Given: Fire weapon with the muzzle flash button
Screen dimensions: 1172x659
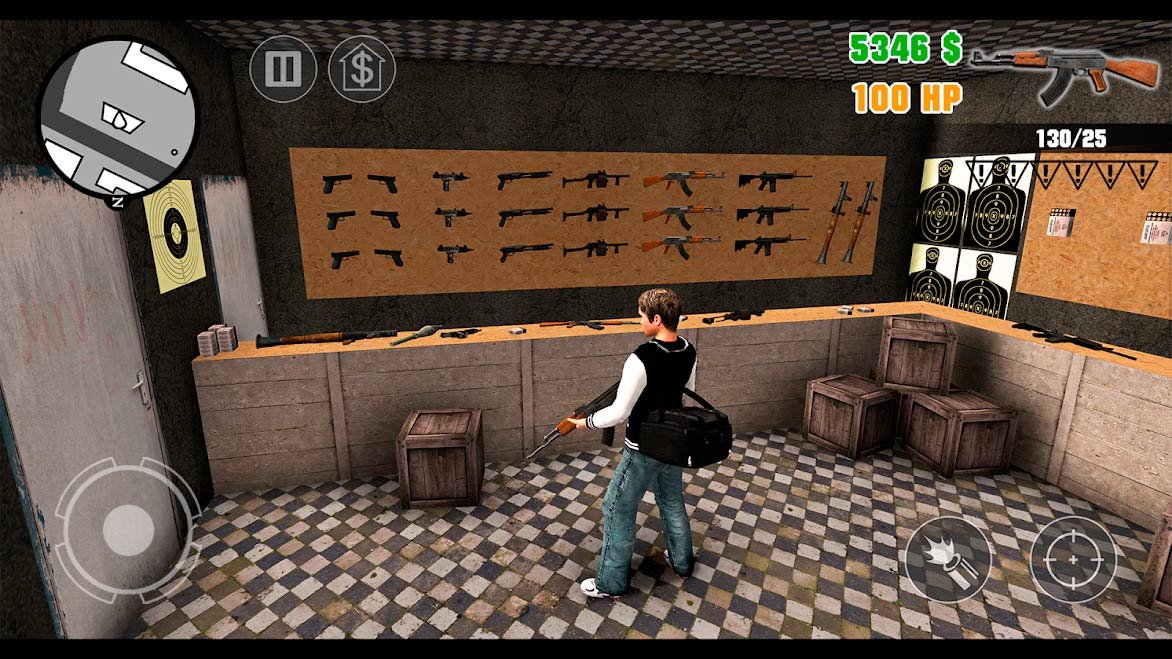Looking at the screenshot, I should 949,560.
